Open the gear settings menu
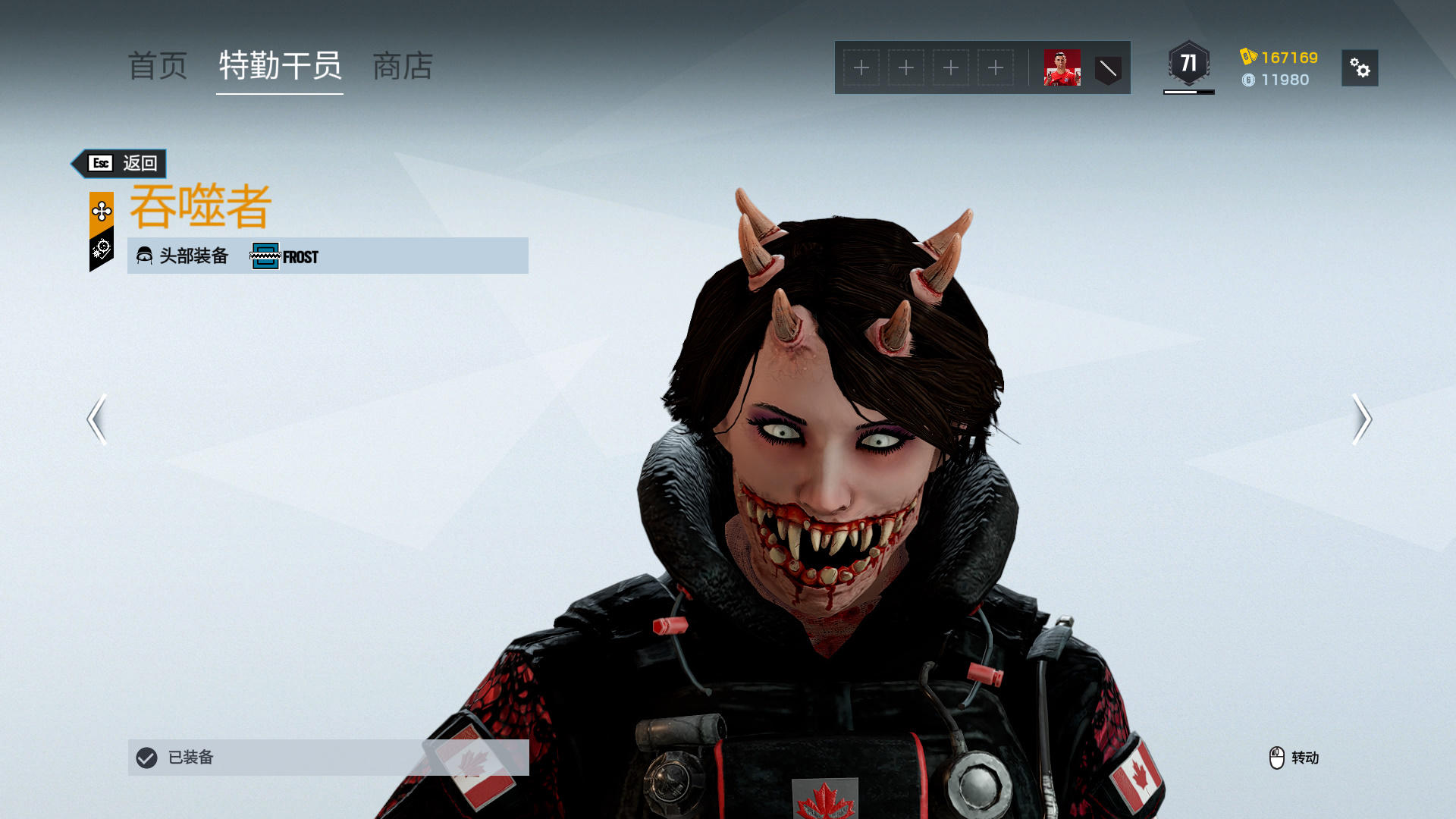The height and width of the screenshot is (819, 1456). click(x=1360, y=68)
